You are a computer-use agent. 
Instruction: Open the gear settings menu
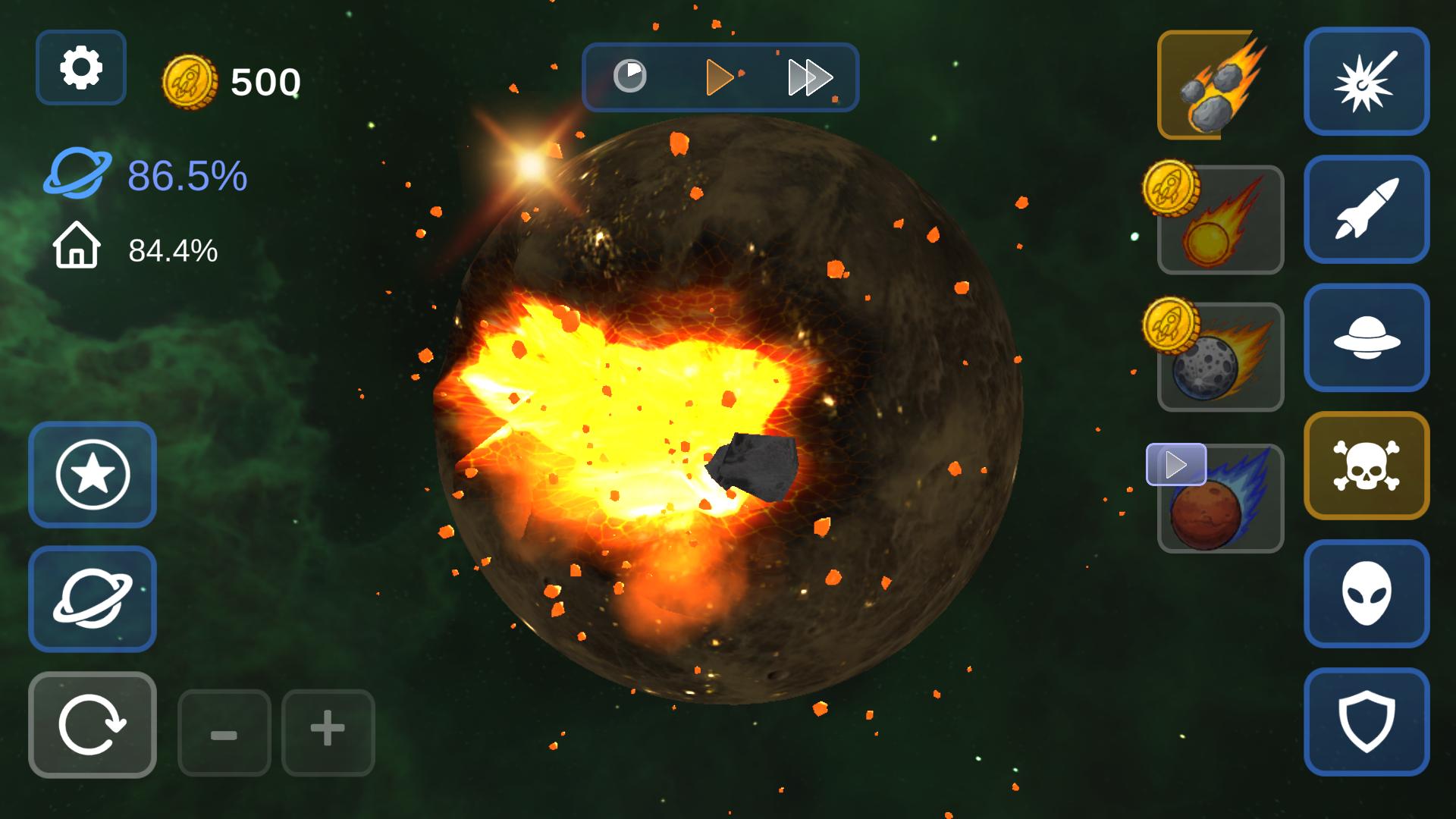pyautogui.click(x=80, y=67)
